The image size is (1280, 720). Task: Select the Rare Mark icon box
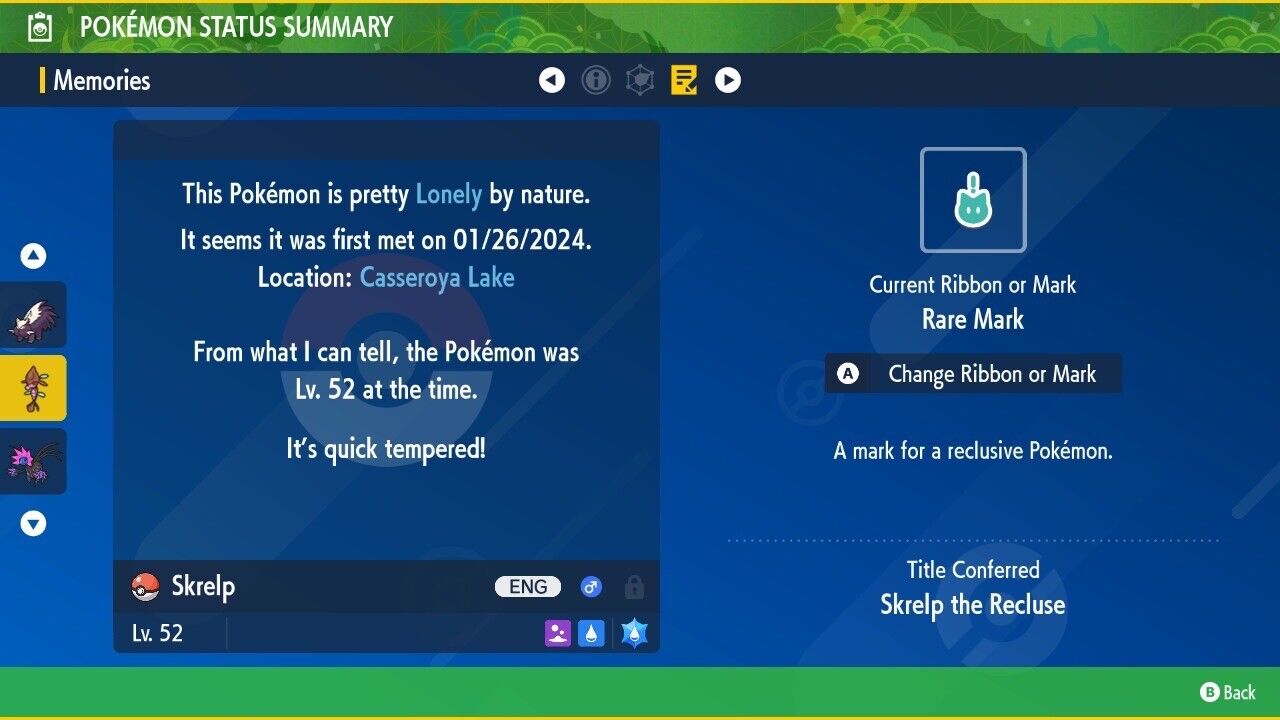tap(973, 200)
